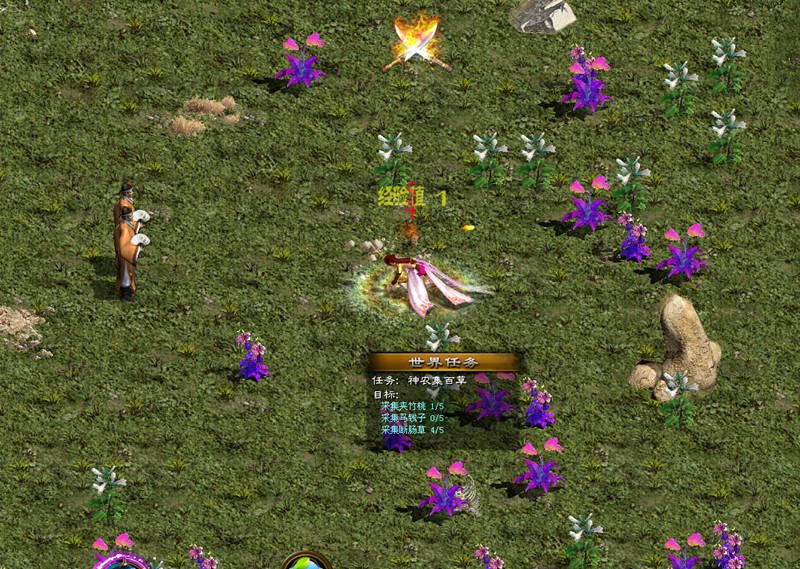The image size is (800, 569).
Task: Choose the 采集马钱子 0/5 objective link
Action: tap(412, 418)
